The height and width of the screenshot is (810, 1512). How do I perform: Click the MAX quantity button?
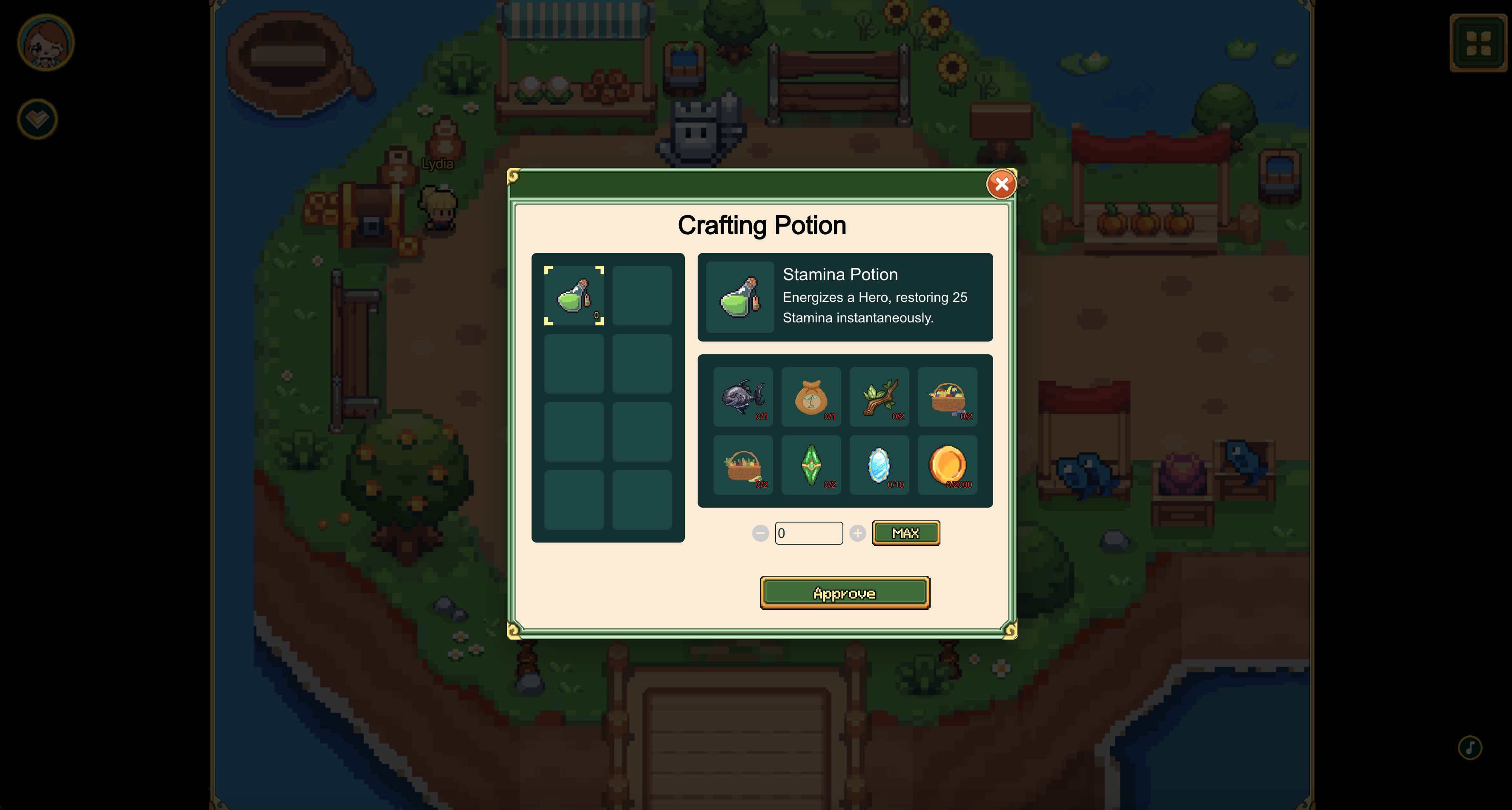905,533
